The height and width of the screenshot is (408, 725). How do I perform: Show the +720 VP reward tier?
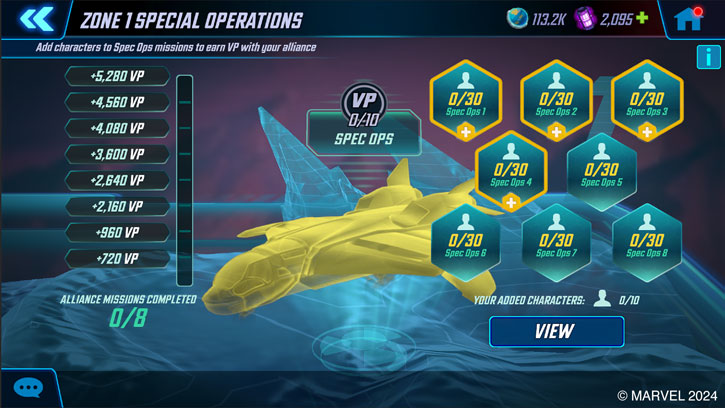118,259
